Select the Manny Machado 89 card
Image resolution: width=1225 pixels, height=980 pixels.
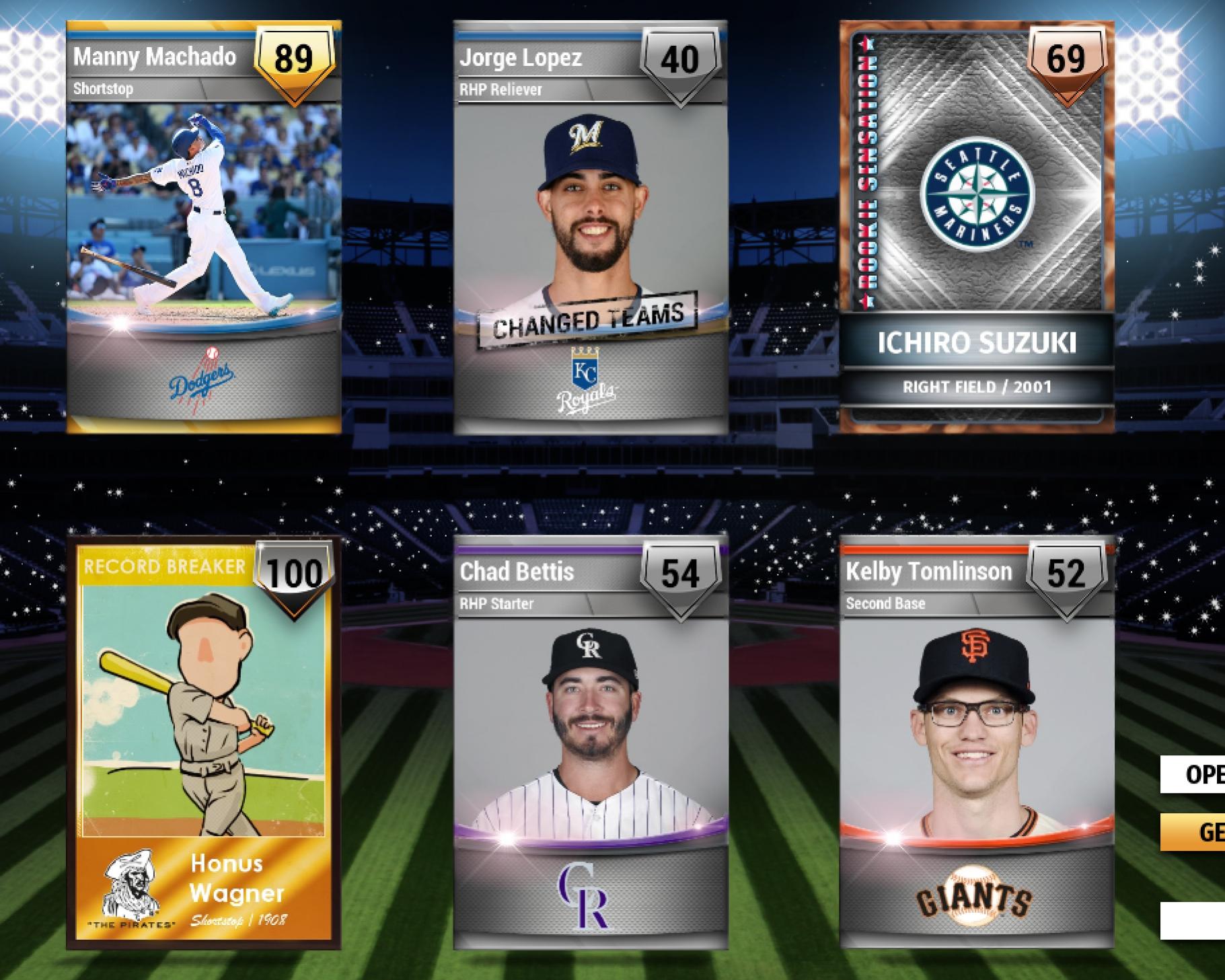[204, 227]
